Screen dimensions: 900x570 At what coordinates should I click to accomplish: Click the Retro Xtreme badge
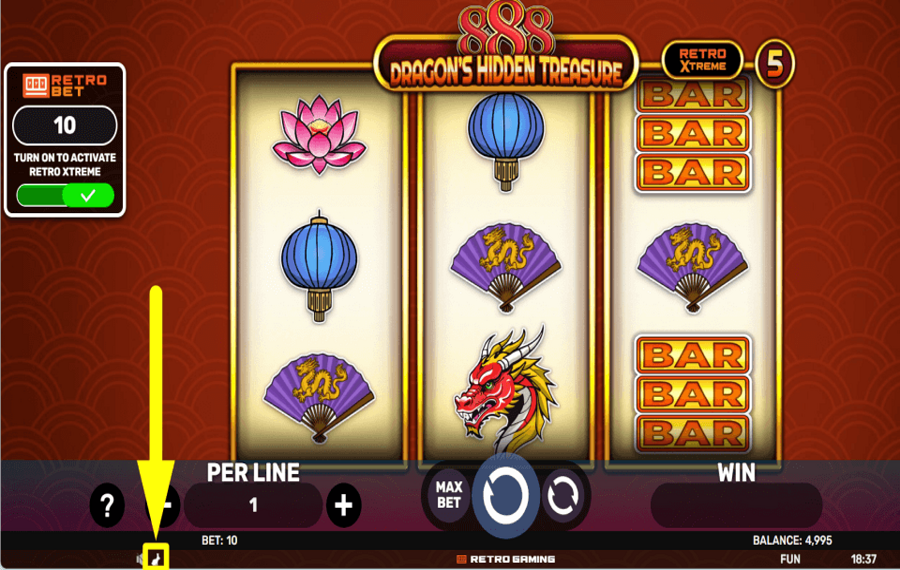click(x=701, y=61)
